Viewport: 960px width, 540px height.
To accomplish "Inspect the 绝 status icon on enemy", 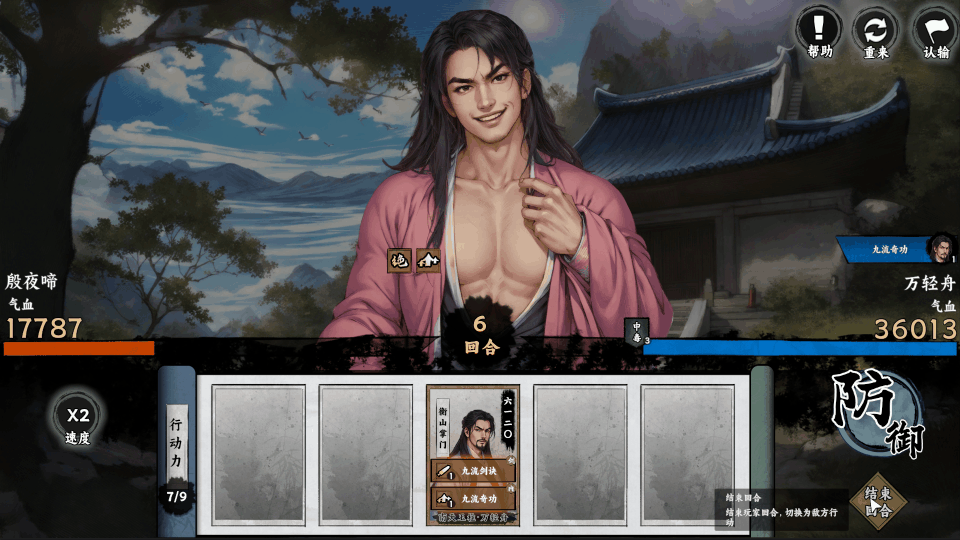I will click(x=400, y=260).
